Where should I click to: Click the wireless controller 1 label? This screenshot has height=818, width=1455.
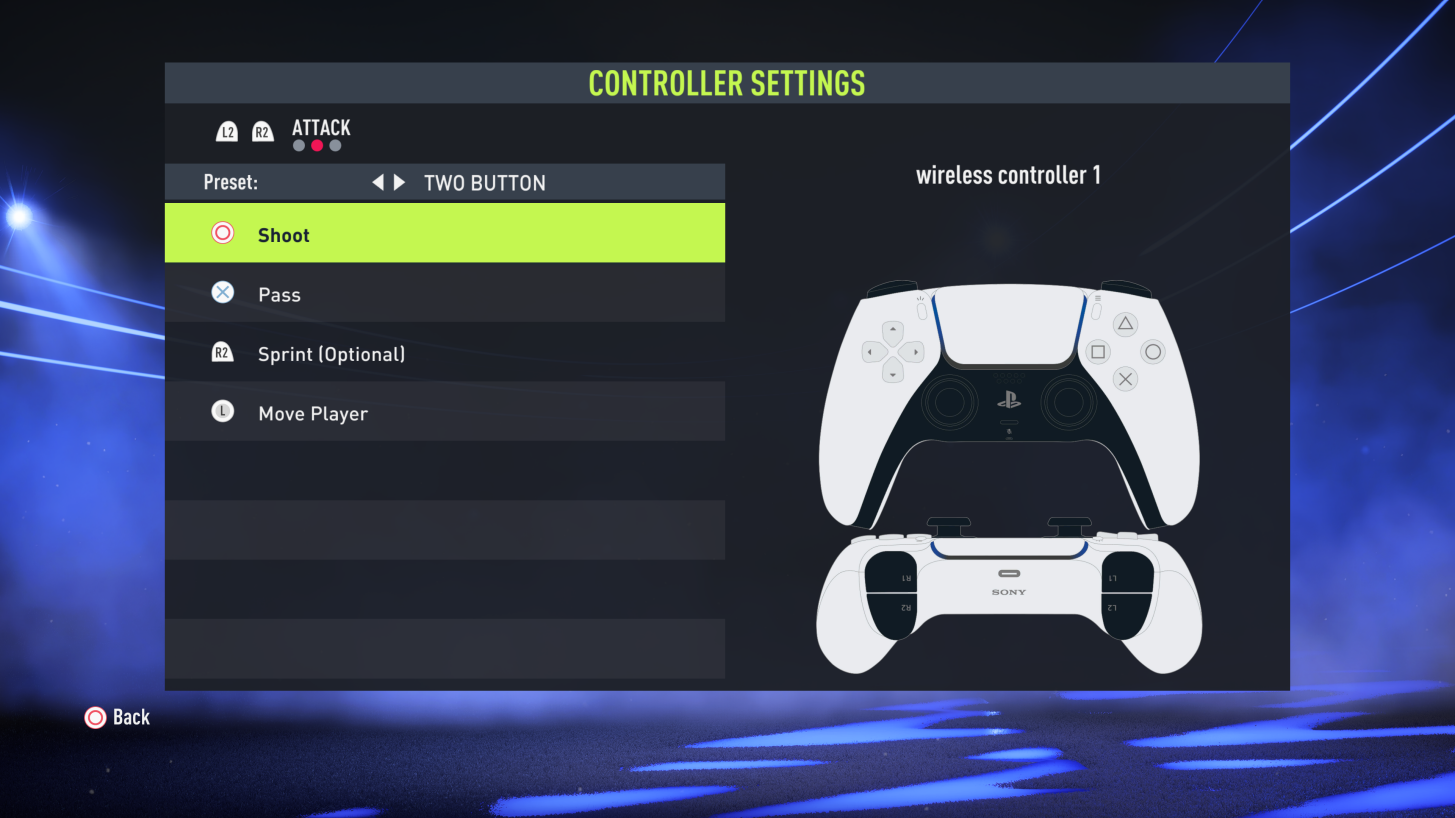pyautogui.click(x=1008, y=174)
